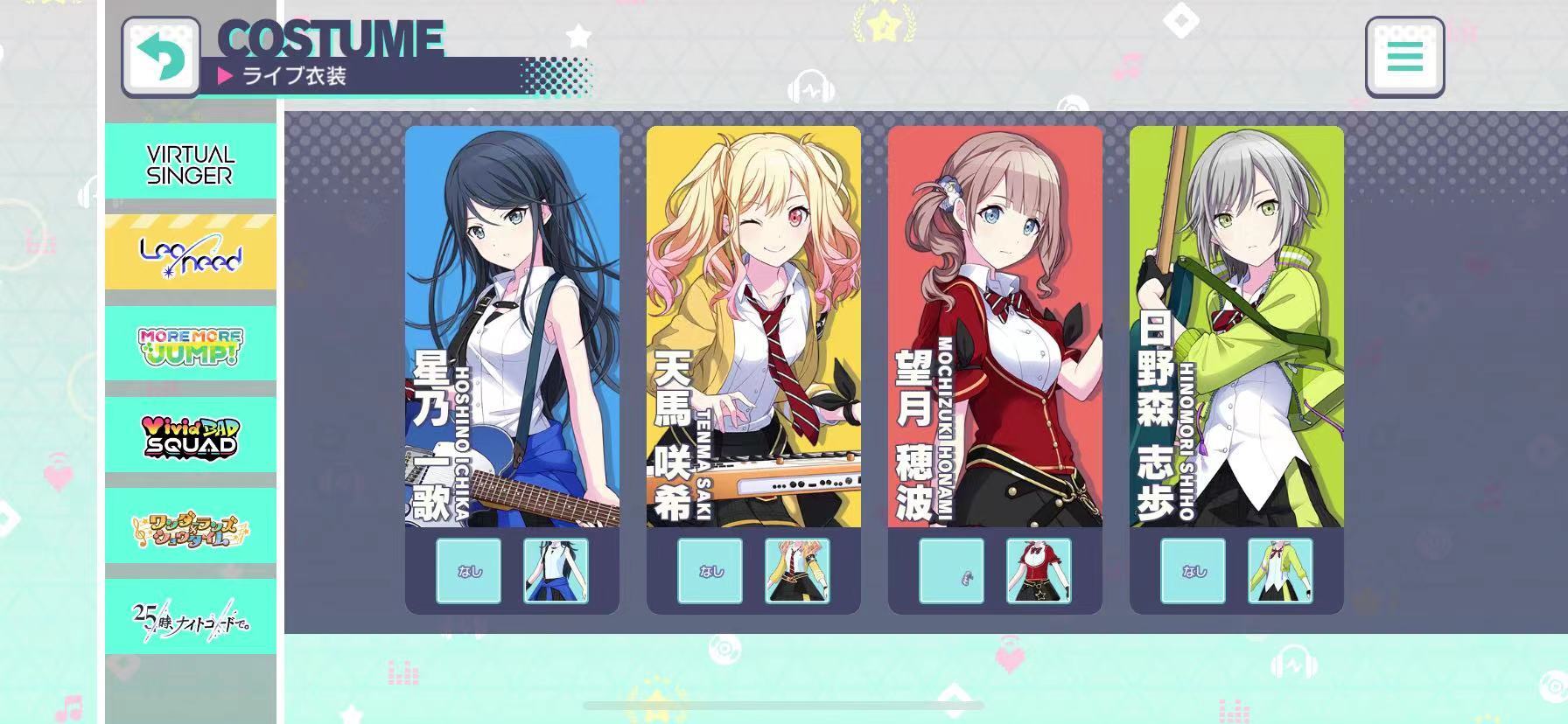Select the Leo/need group tab

pyautogui.click(x=191, y=253)
